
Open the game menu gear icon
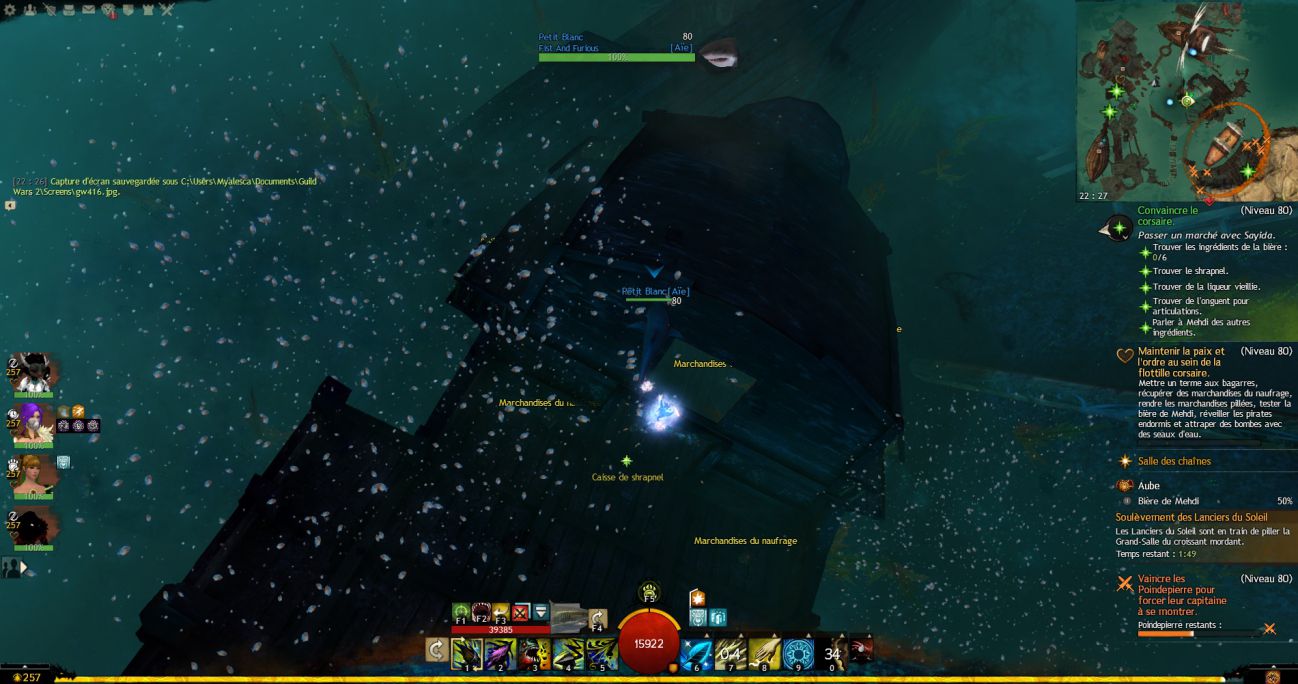pos(10,9)
